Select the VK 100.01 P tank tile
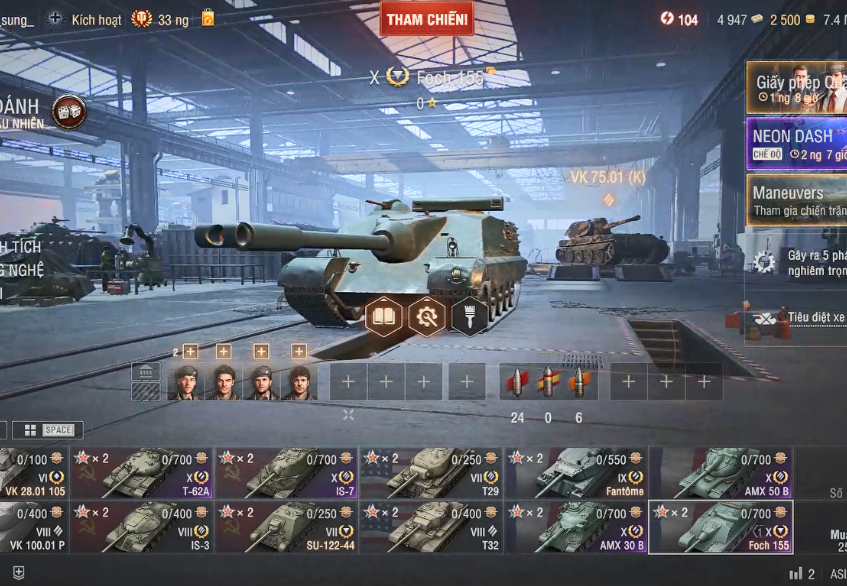847x586 pixels. (x=33, y=527)
